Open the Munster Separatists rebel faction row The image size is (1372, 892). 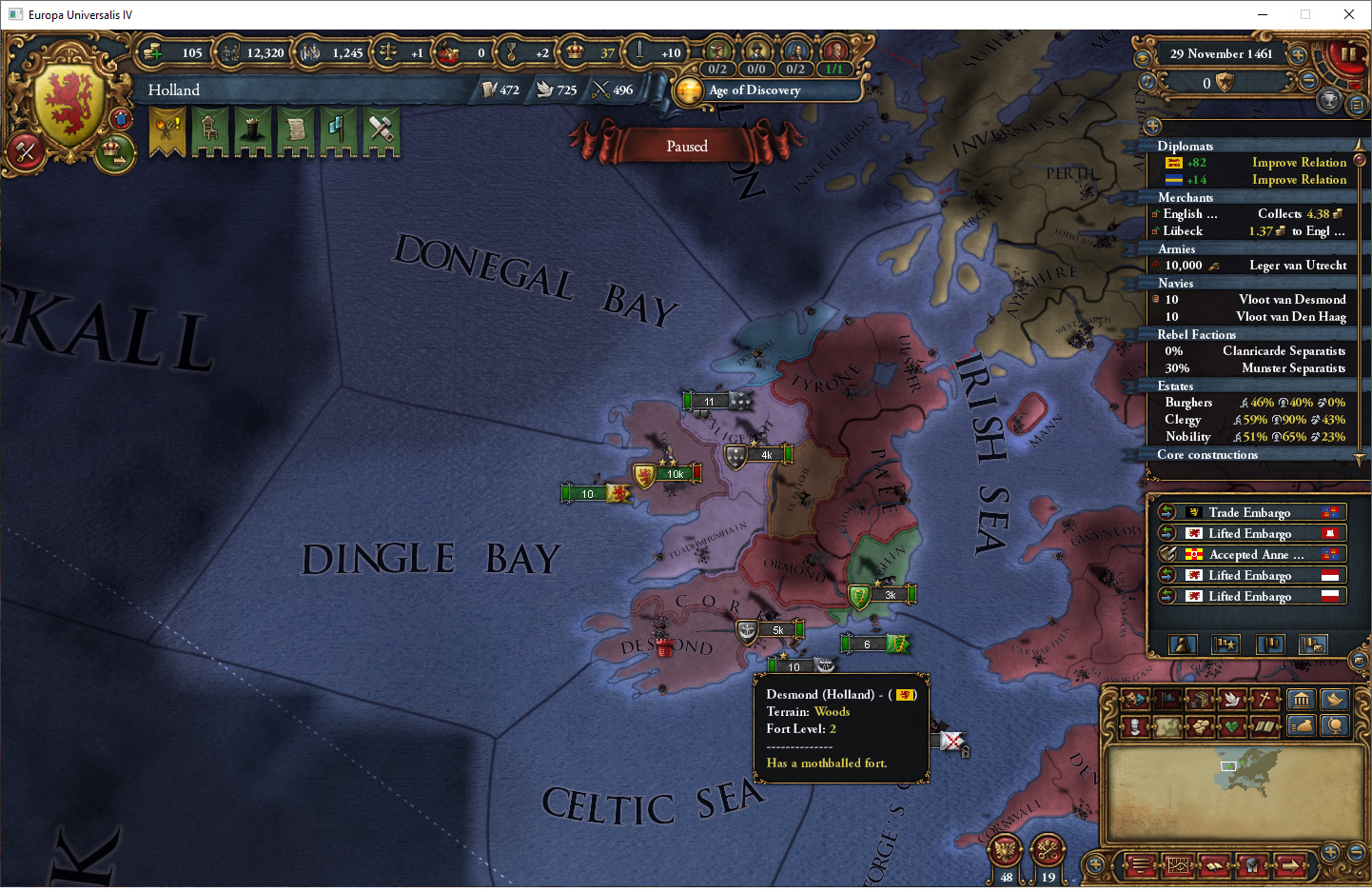pos(1254,368)
